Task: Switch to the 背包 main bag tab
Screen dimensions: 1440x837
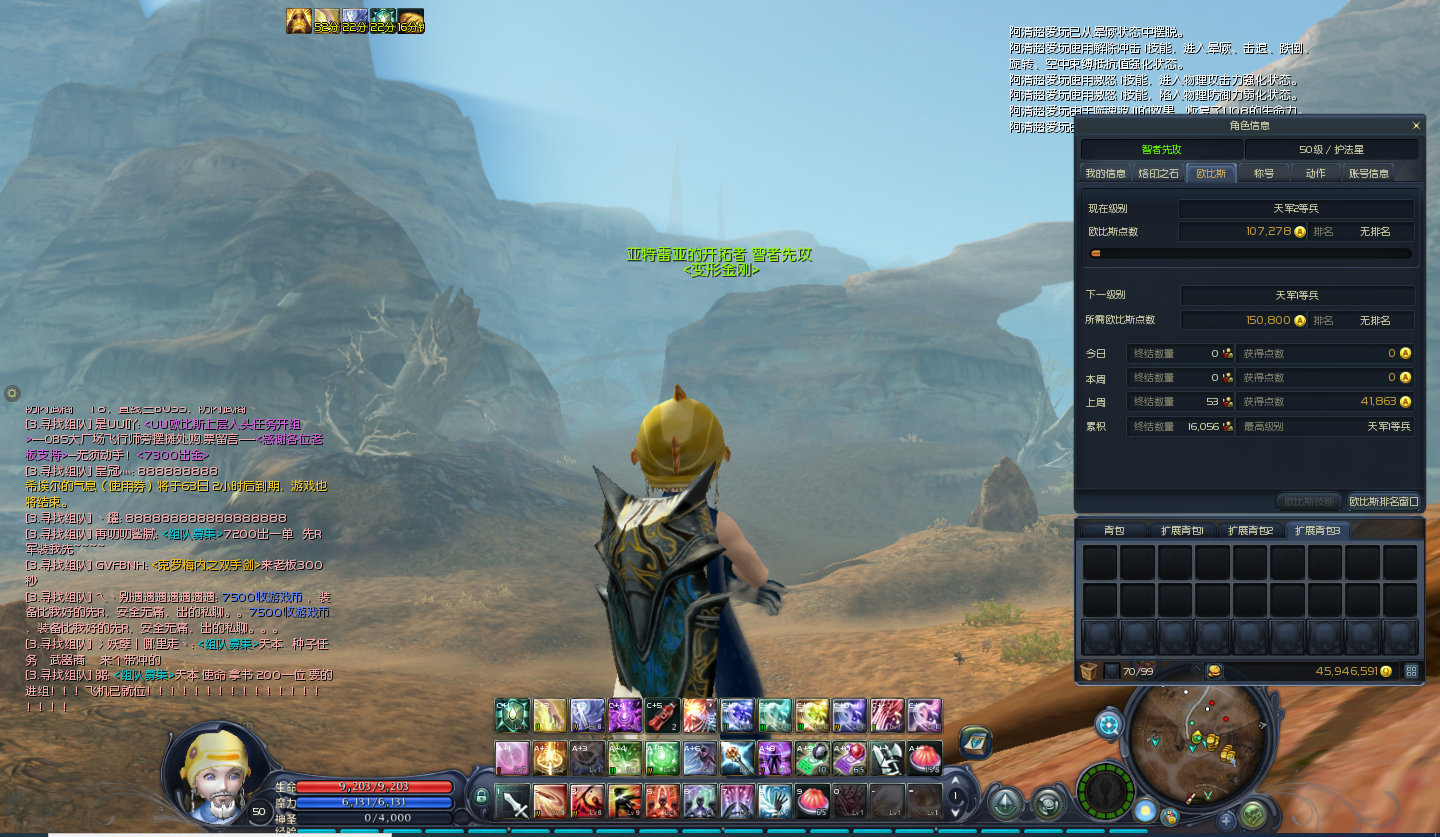Action: pos(1113,530)
